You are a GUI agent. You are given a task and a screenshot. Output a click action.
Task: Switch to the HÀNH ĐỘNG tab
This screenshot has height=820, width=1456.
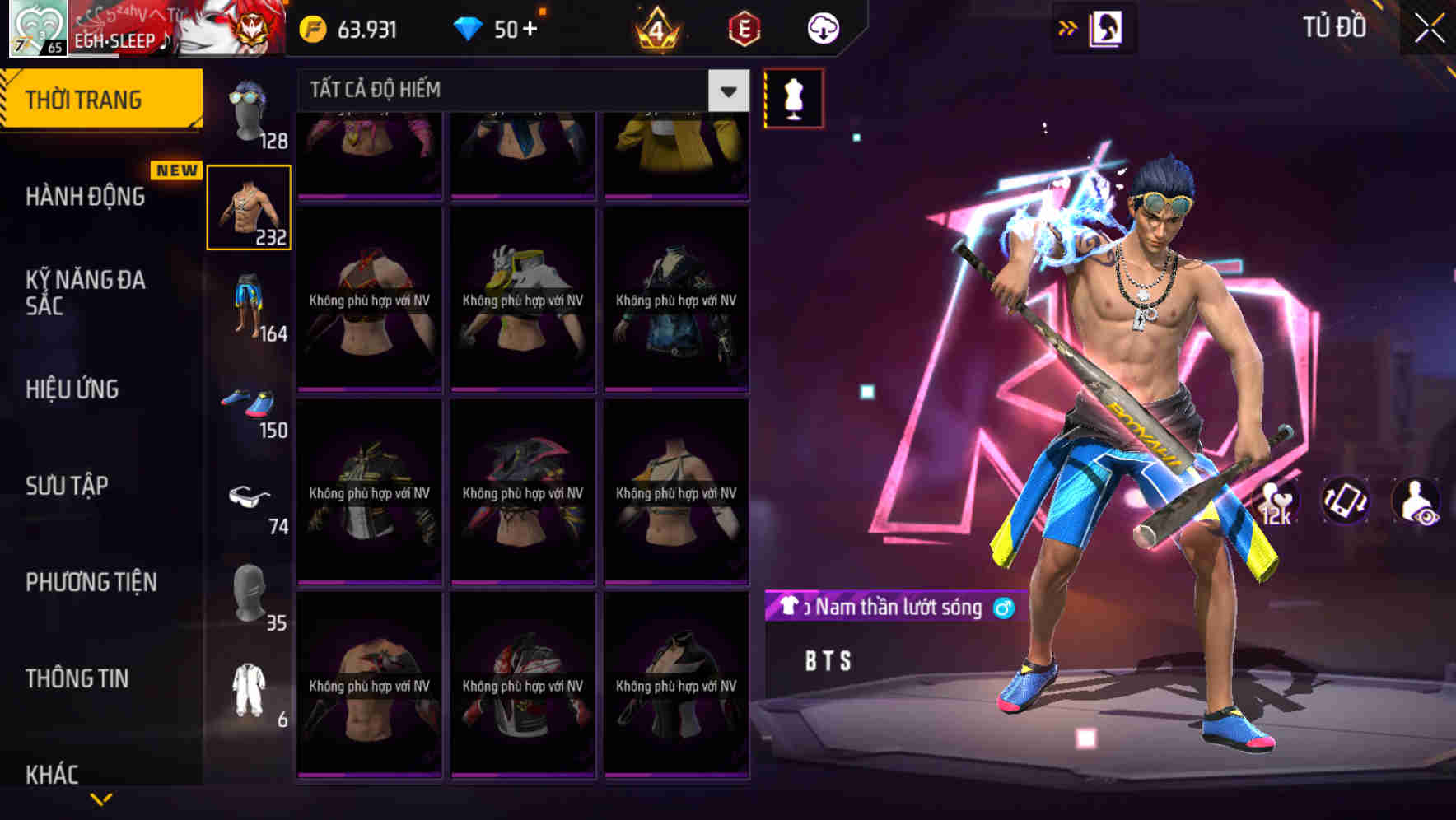(x=82, y=197)
